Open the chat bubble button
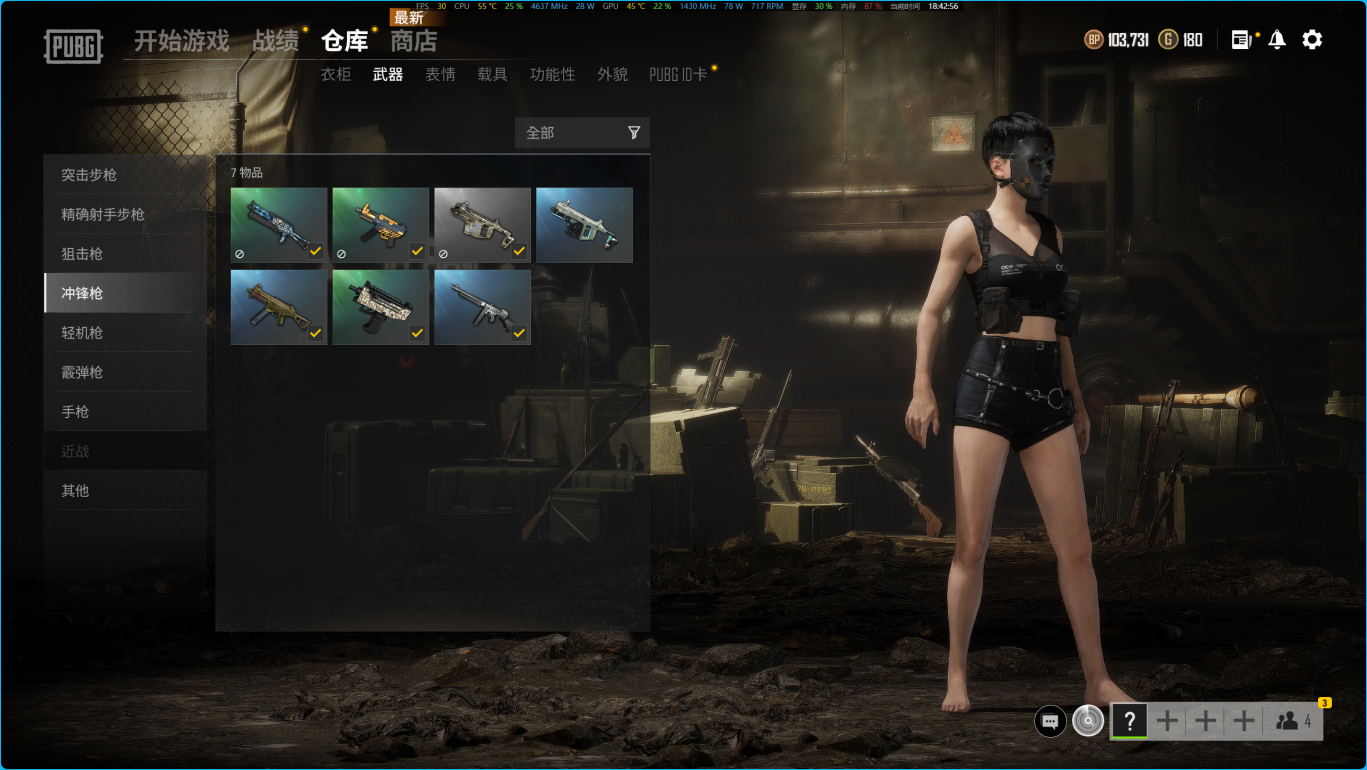 1050,721
